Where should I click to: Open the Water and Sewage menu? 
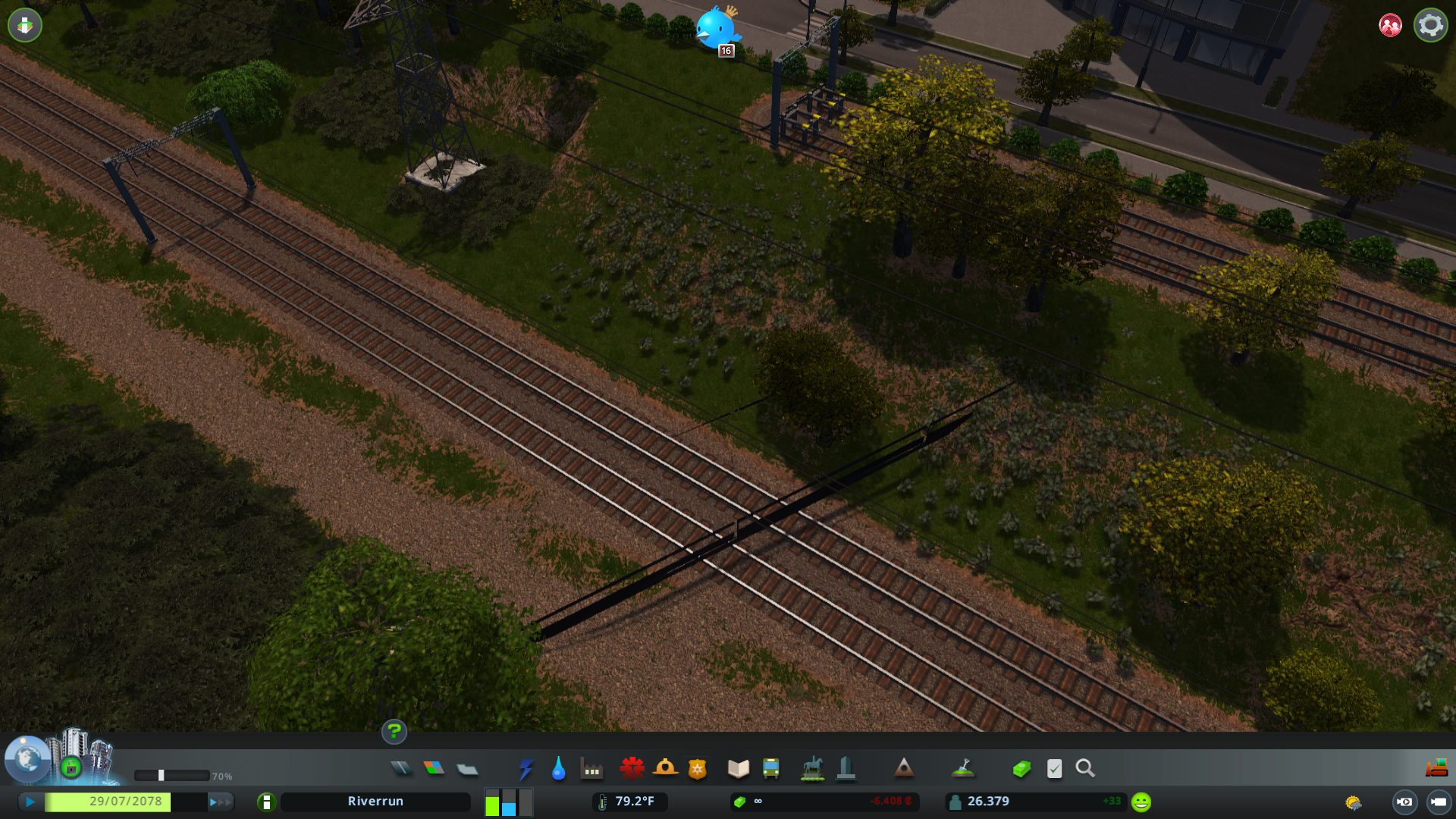point(559,769)
